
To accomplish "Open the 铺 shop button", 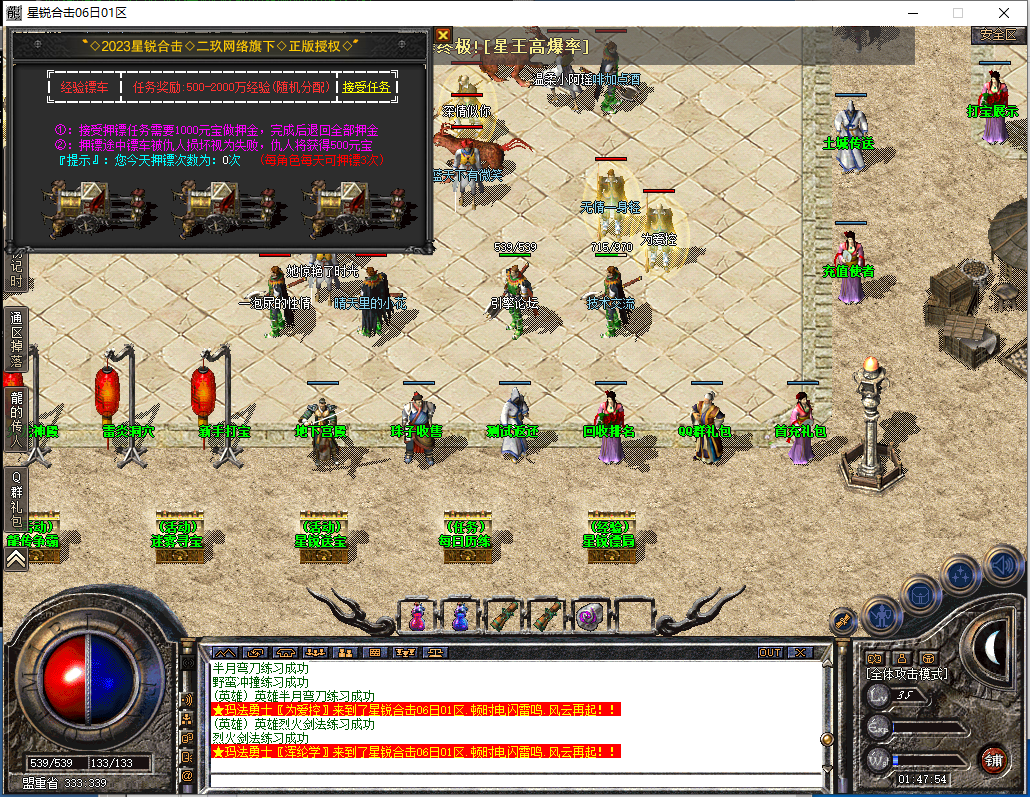I will coord(992,759).
